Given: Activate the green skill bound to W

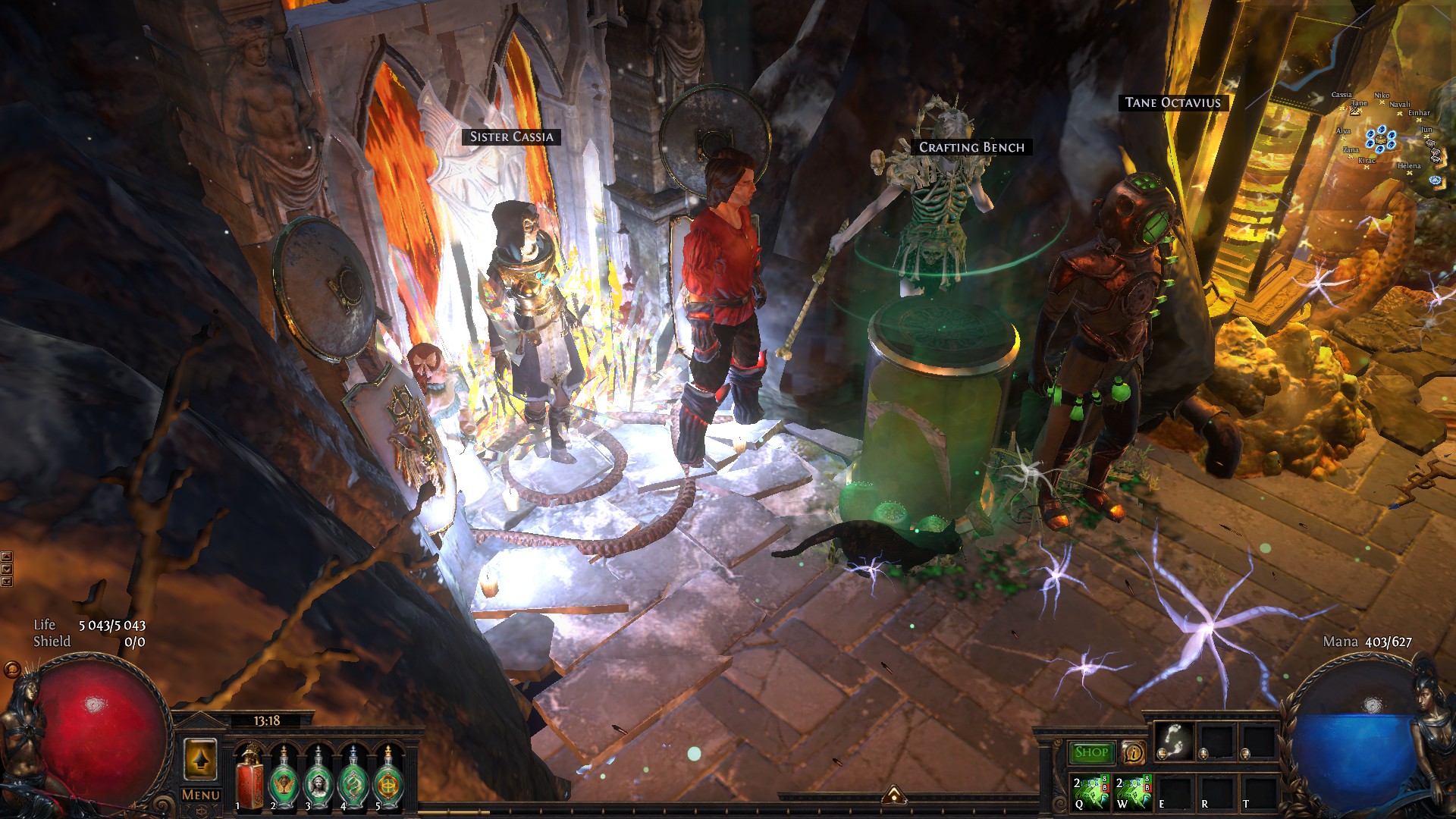Looking at the screenshot, I should coord(1134,792).
